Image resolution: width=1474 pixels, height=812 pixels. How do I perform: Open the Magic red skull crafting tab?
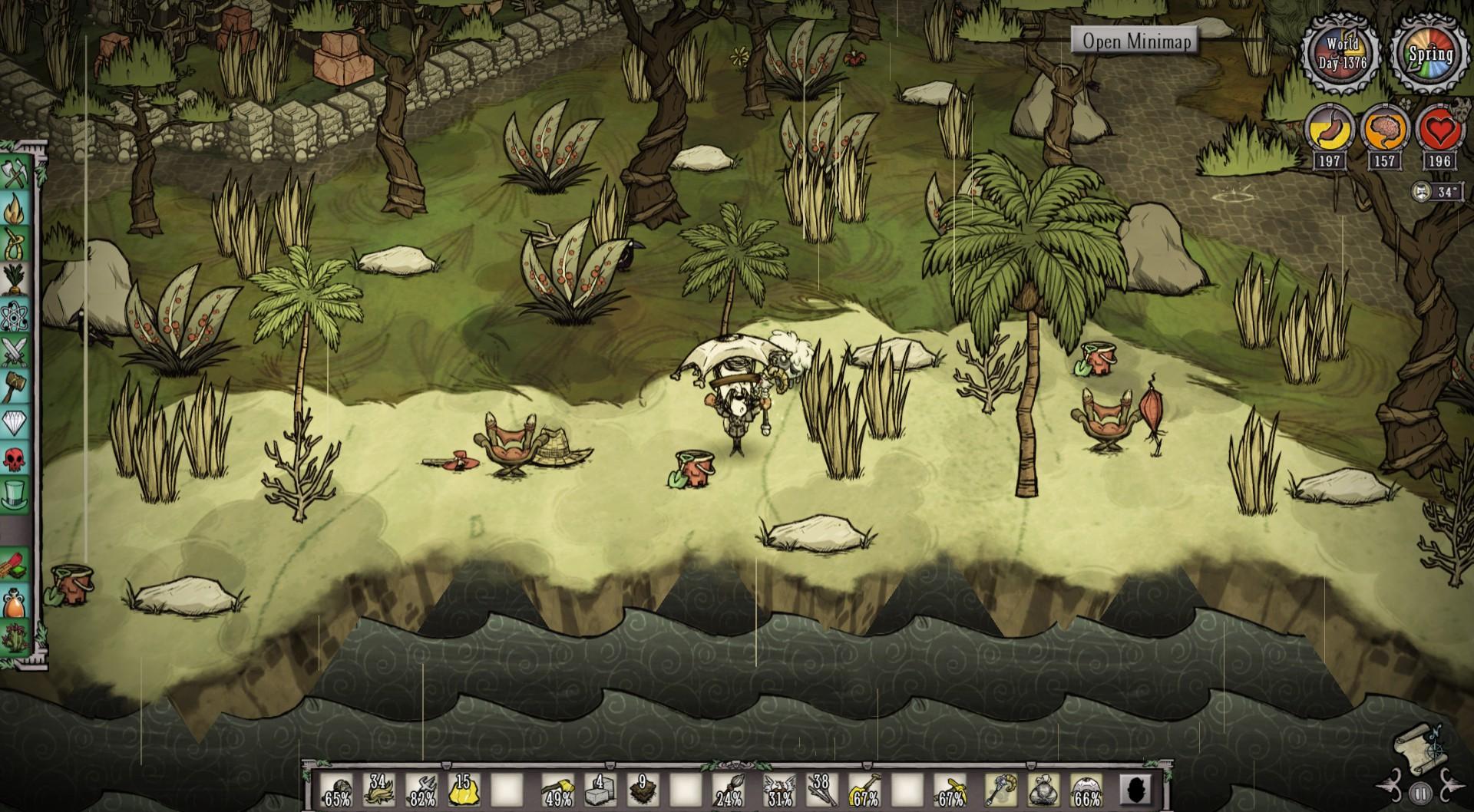coord(15,459)
